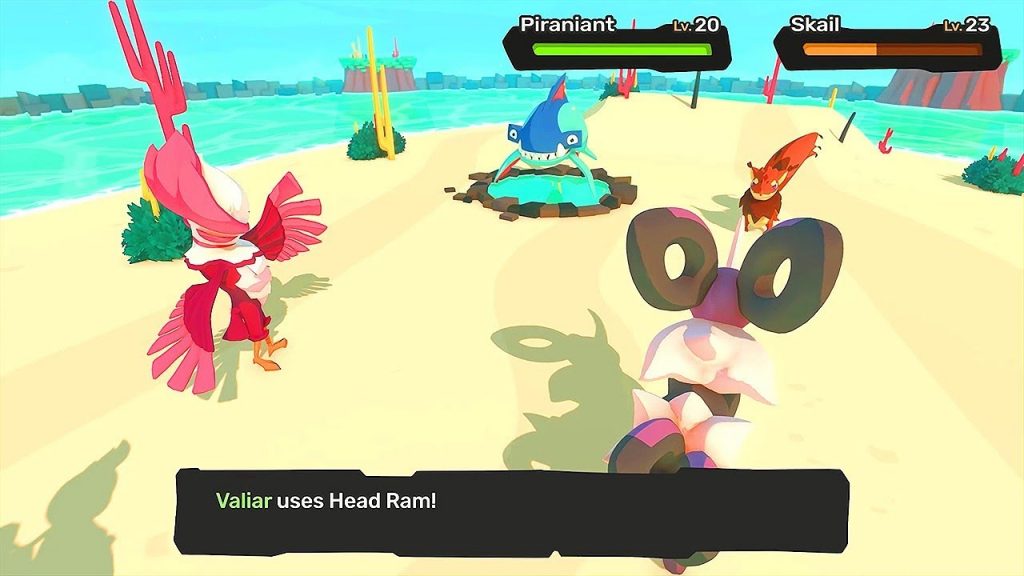Advance the "Valiar uses Head Ram!" battle message
The width and height of the screenshot is (1024, 576).
tap(512, 511)
